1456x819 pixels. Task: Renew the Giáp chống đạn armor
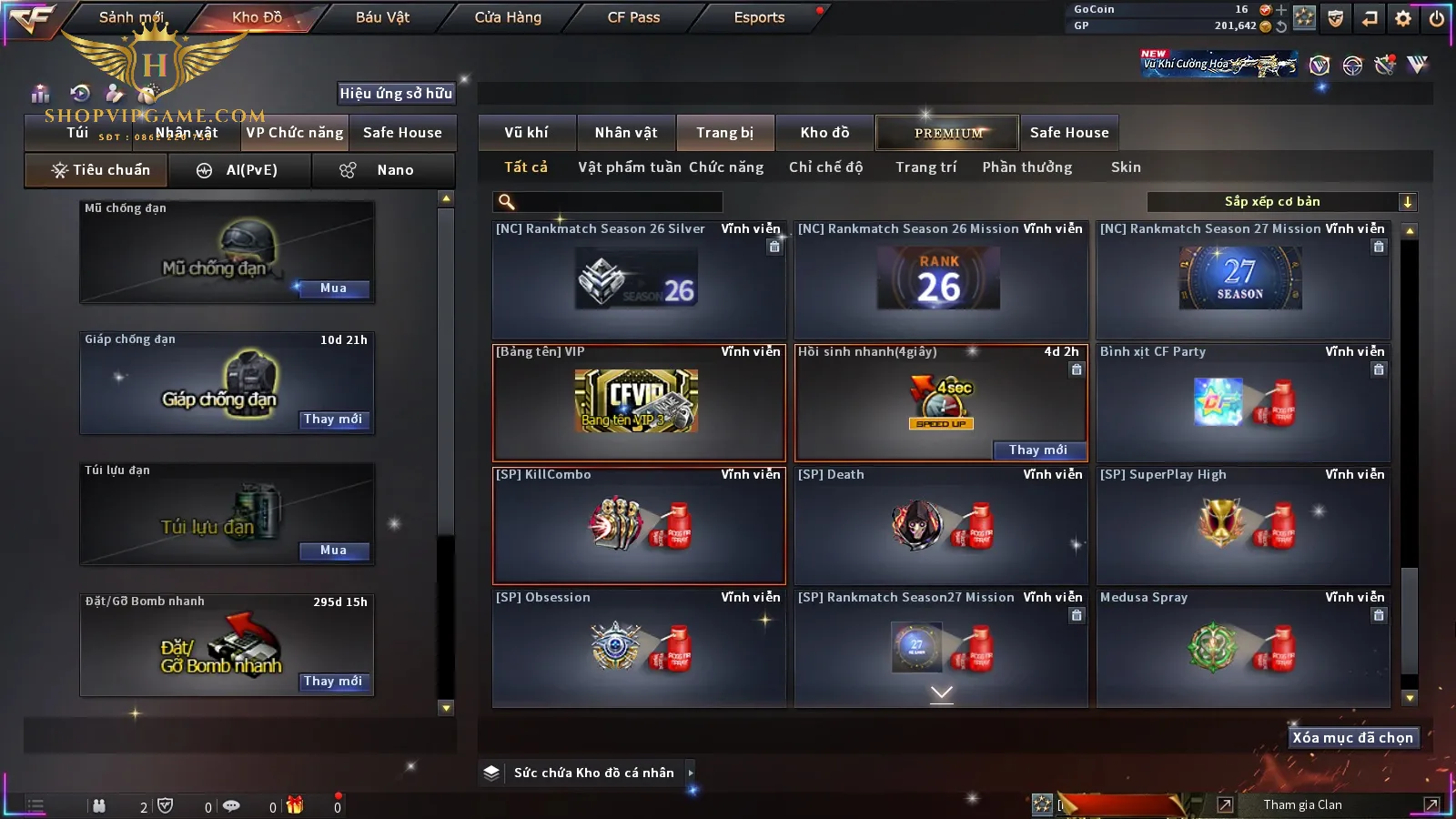point(333,420)
